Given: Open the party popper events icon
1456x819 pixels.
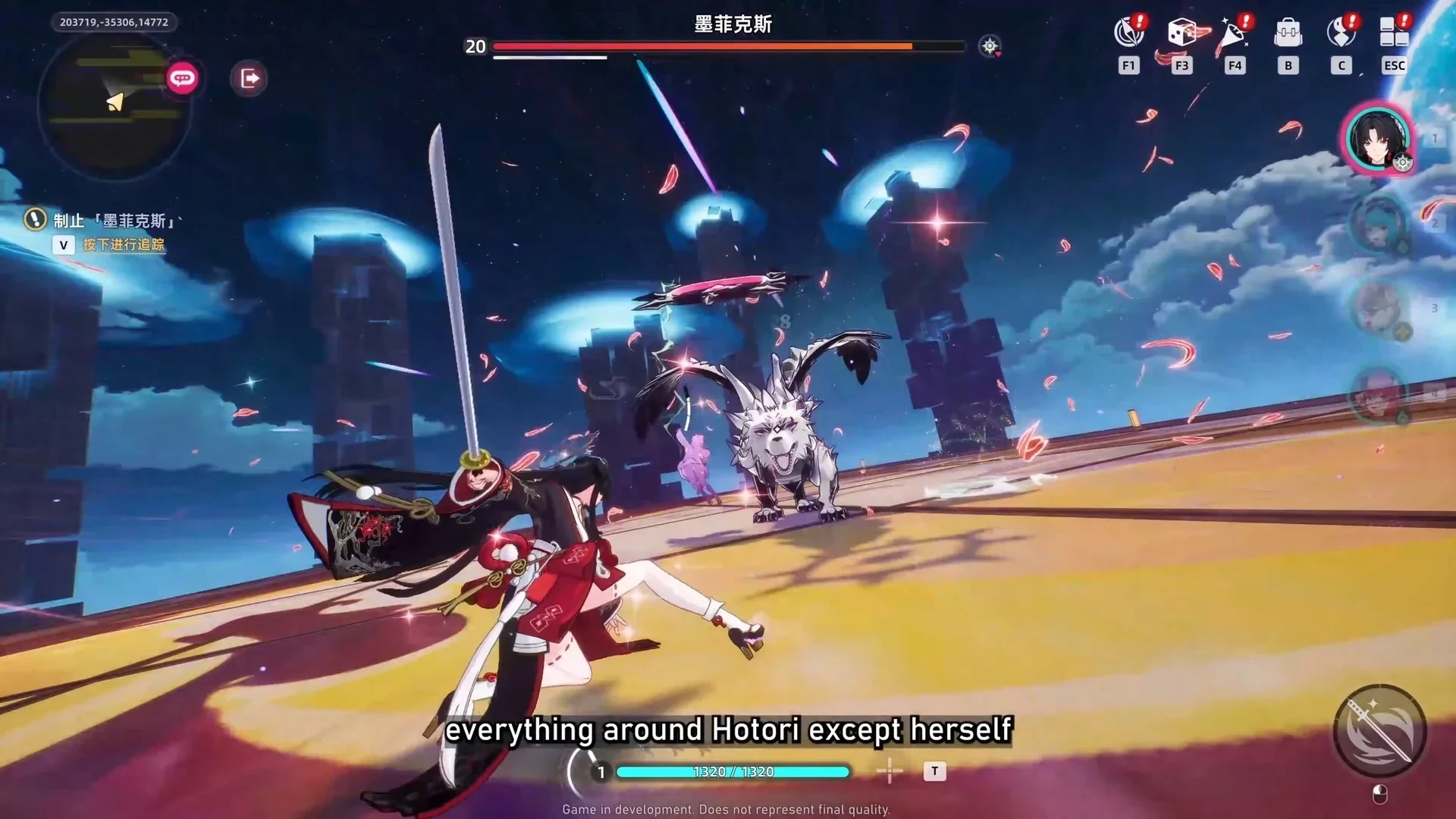Looking at the screenshot, I should point(1234,33).
